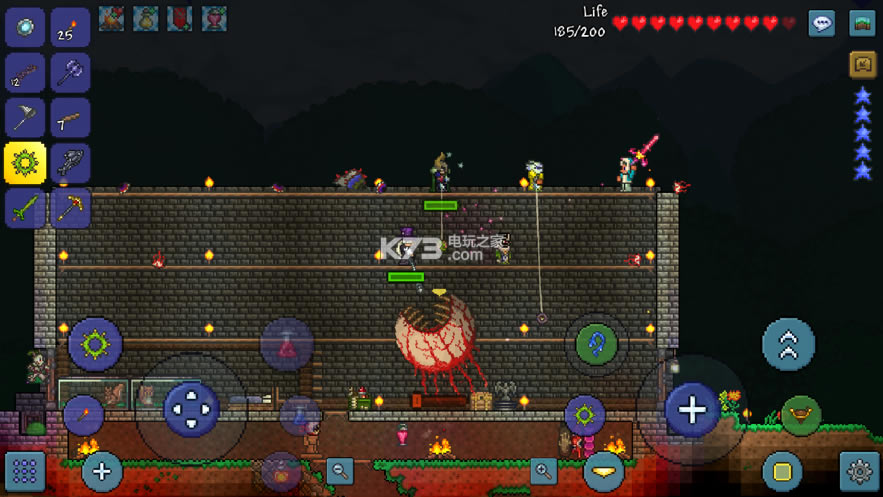The image size is (883, 497).
Task: Open the inventory grid button
Action: pos(25,470)
